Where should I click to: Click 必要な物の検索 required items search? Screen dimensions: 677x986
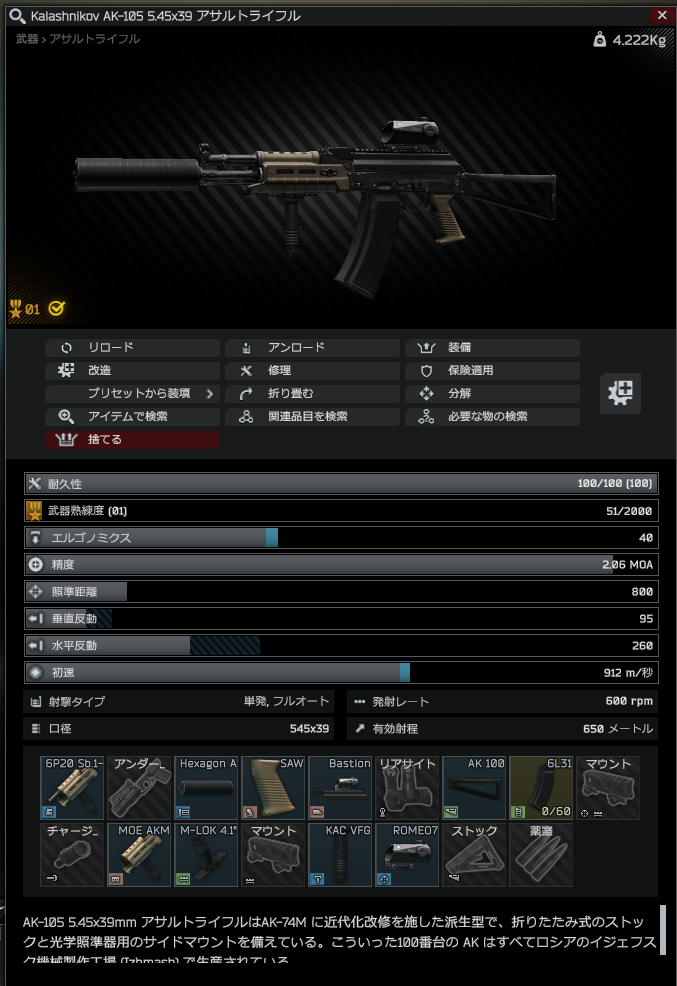click(492, 417)
